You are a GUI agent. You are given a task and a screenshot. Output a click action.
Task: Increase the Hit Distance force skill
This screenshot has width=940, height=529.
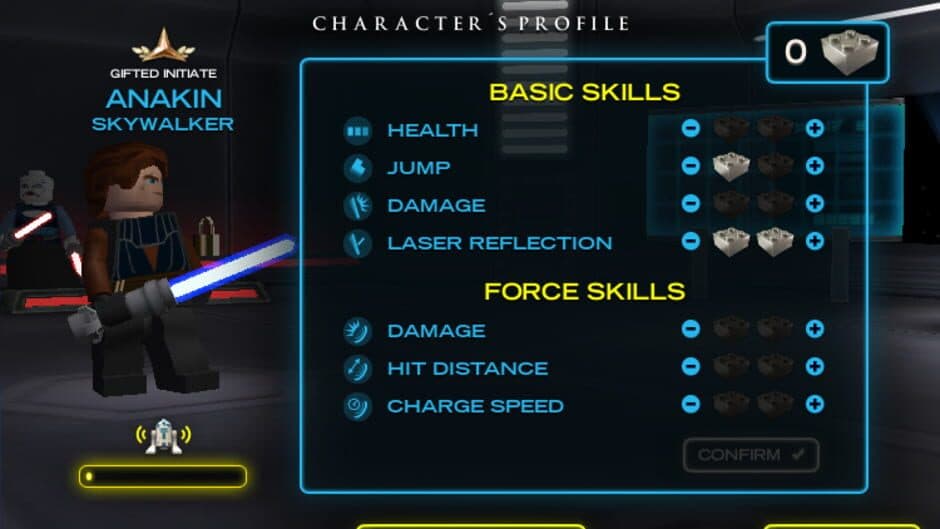[815, 367]
